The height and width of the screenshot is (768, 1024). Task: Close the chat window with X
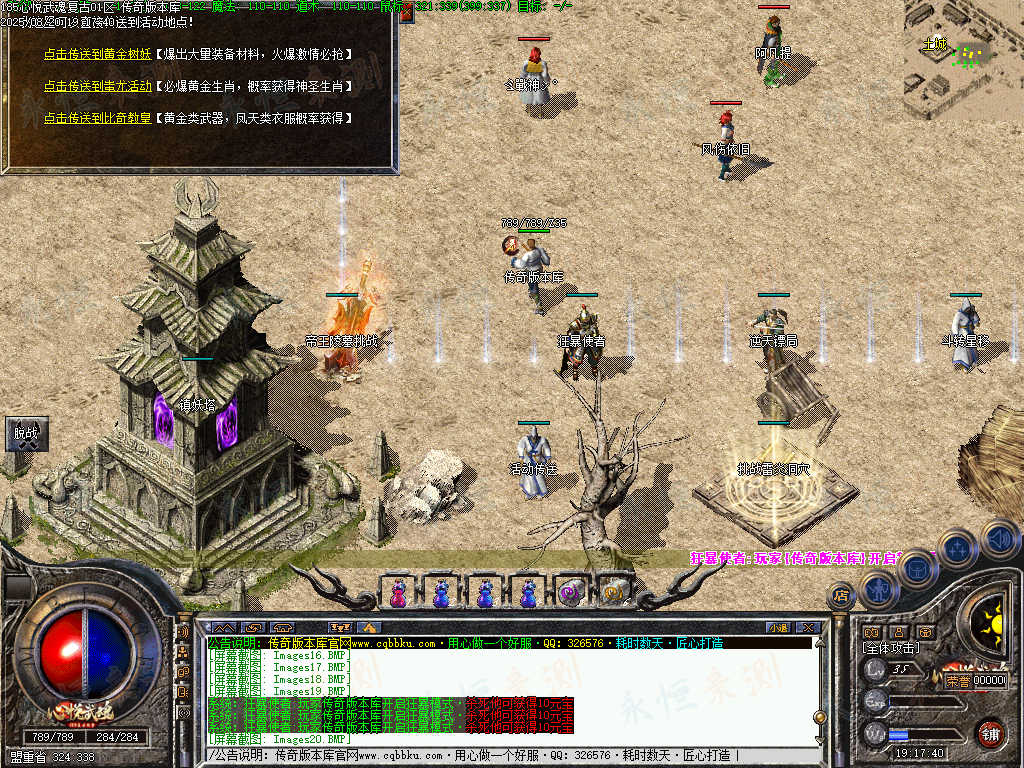809,627
